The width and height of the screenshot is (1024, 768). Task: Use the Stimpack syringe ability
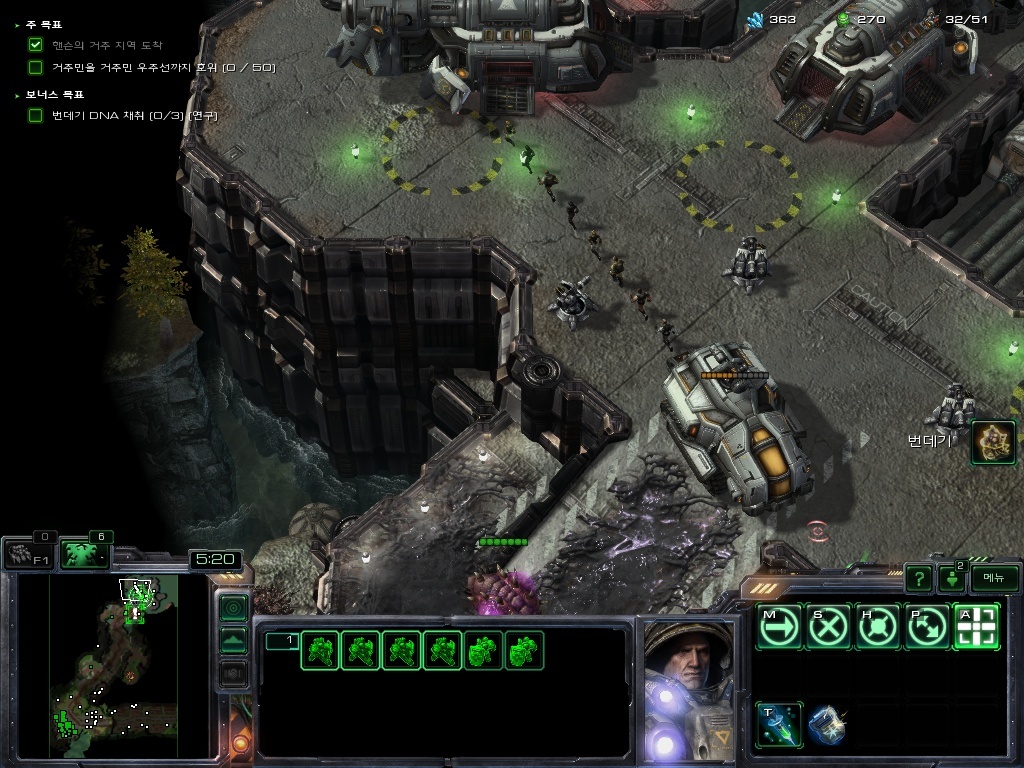point(778,725)
